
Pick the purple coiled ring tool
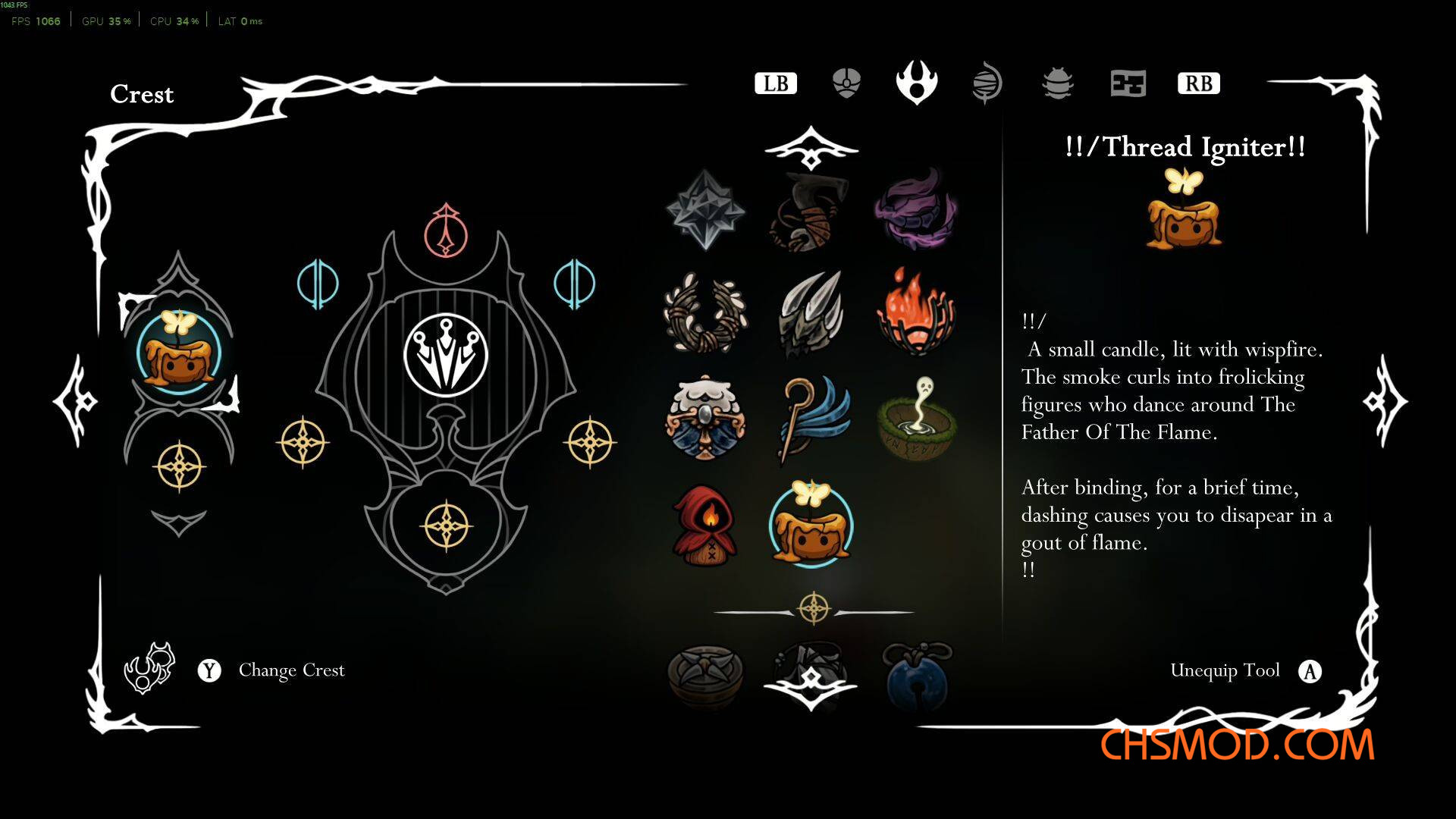pos(916,210)
